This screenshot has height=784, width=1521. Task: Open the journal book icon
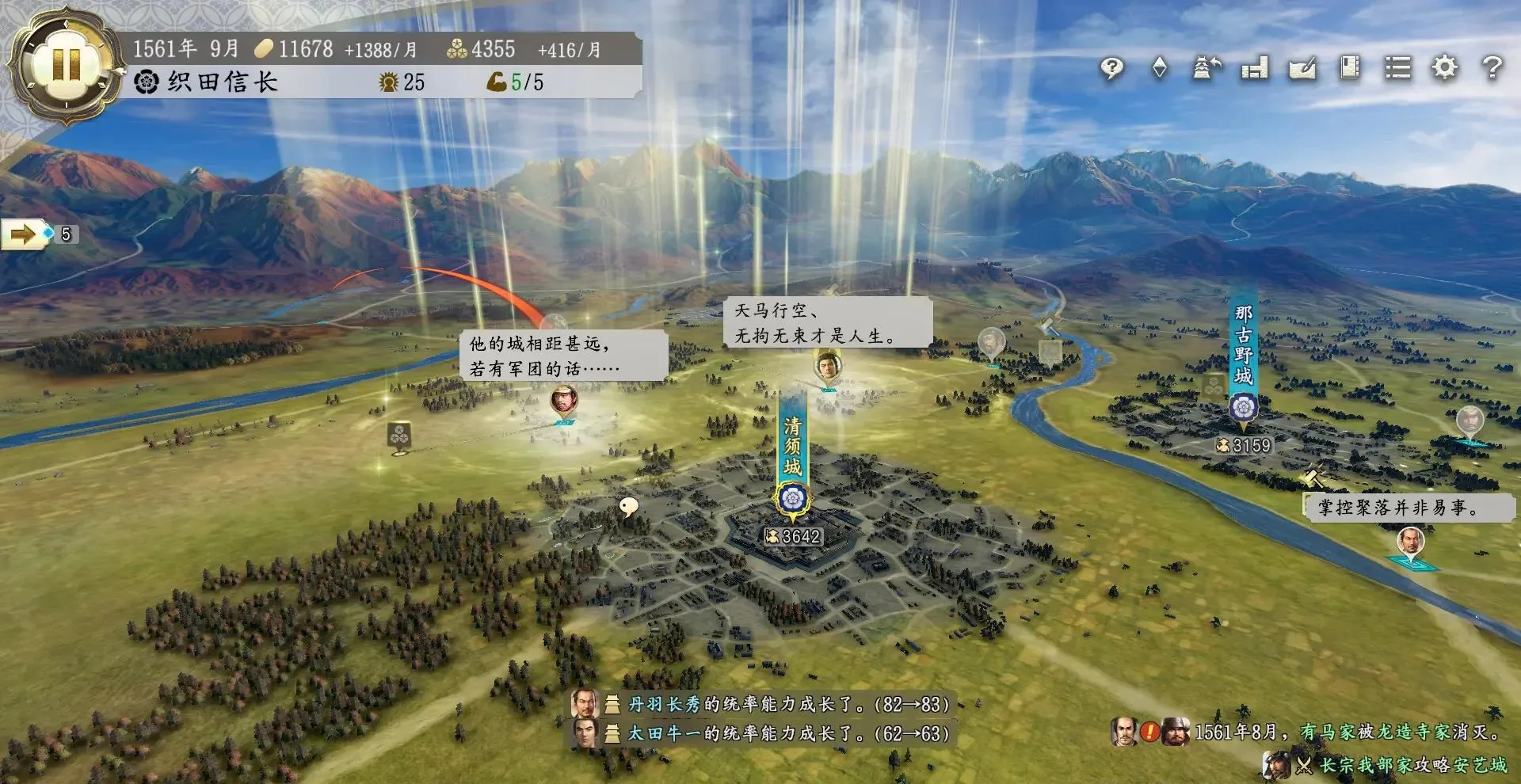point(1349,68)
